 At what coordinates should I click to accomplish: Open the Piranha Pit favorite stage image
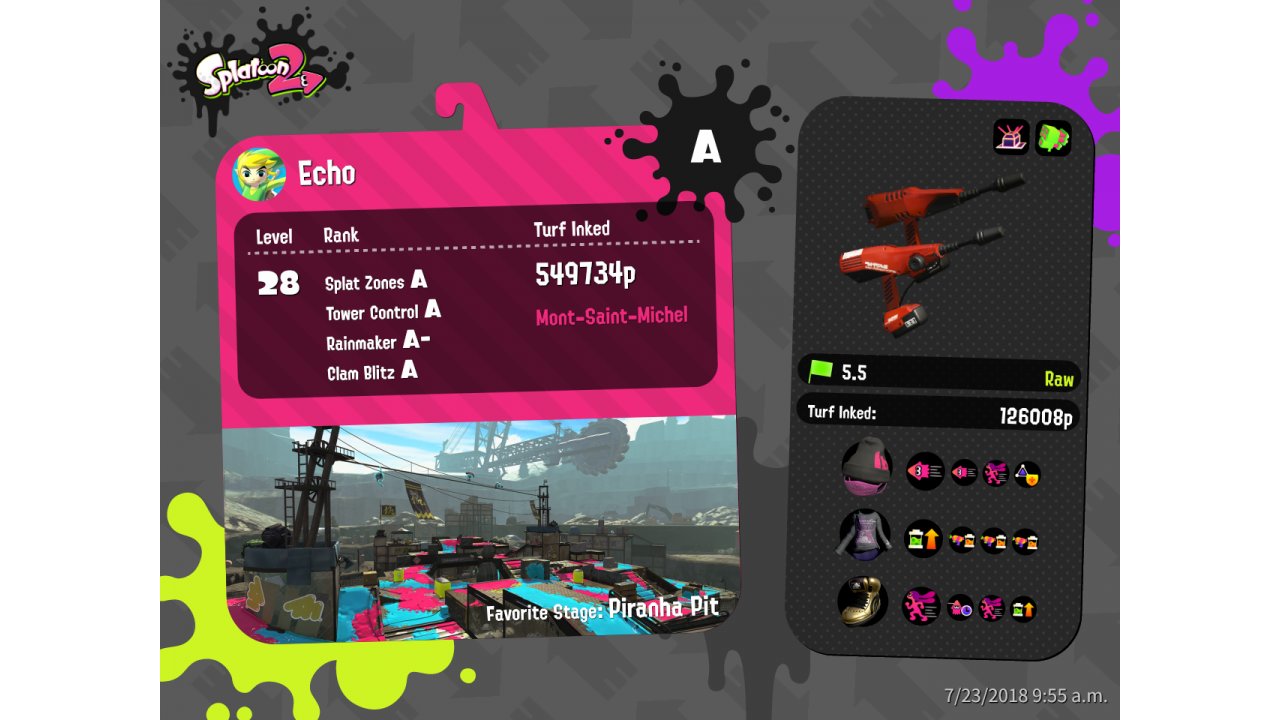point(480,530)
